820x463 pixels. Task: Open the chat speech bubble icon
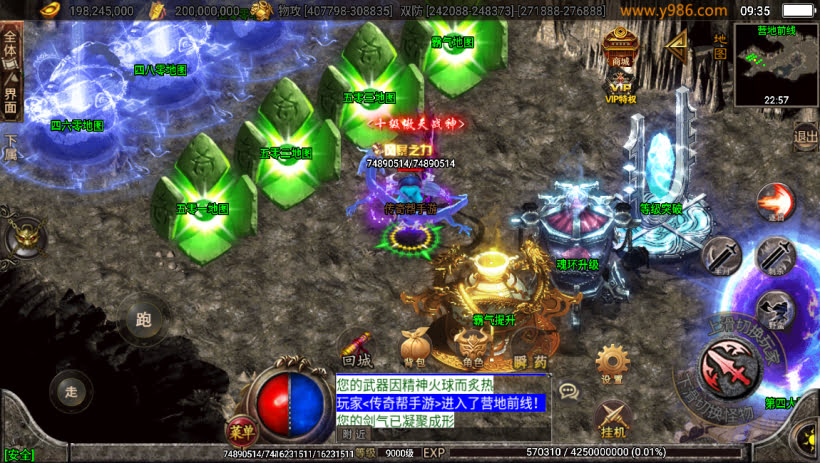pyautogui.click(x=568, y=391)
